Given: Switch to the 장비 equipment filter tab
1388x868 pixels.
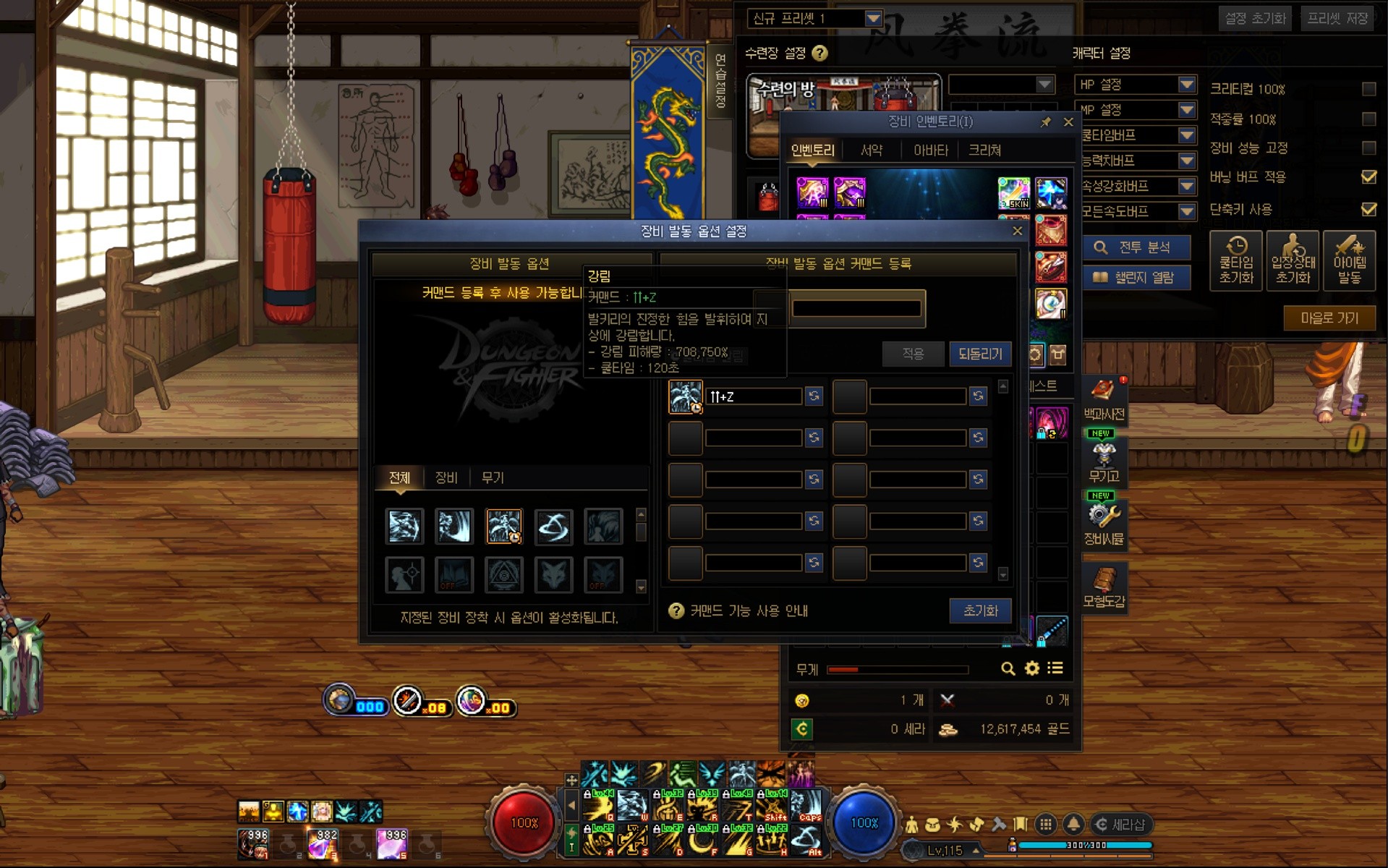Looking at the screenshot, I should point(446,477).
